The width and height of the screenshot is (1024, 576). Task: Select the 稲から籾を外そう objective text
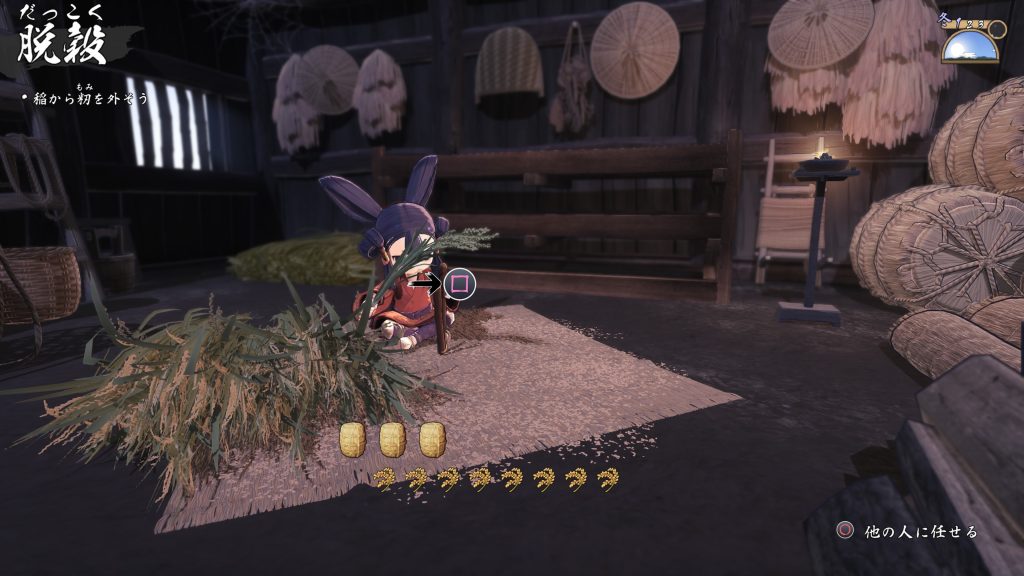(x=72, y=98)
